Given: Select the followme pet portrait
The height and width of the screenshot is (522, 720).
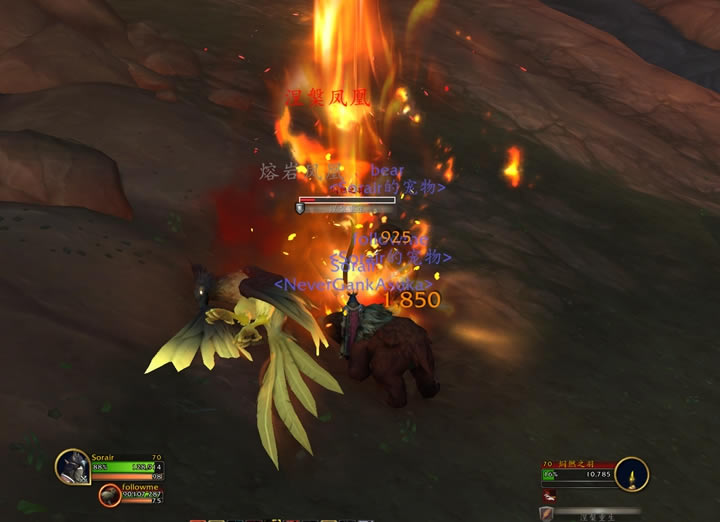Looking at the screenshot, I should pos(109,494).
